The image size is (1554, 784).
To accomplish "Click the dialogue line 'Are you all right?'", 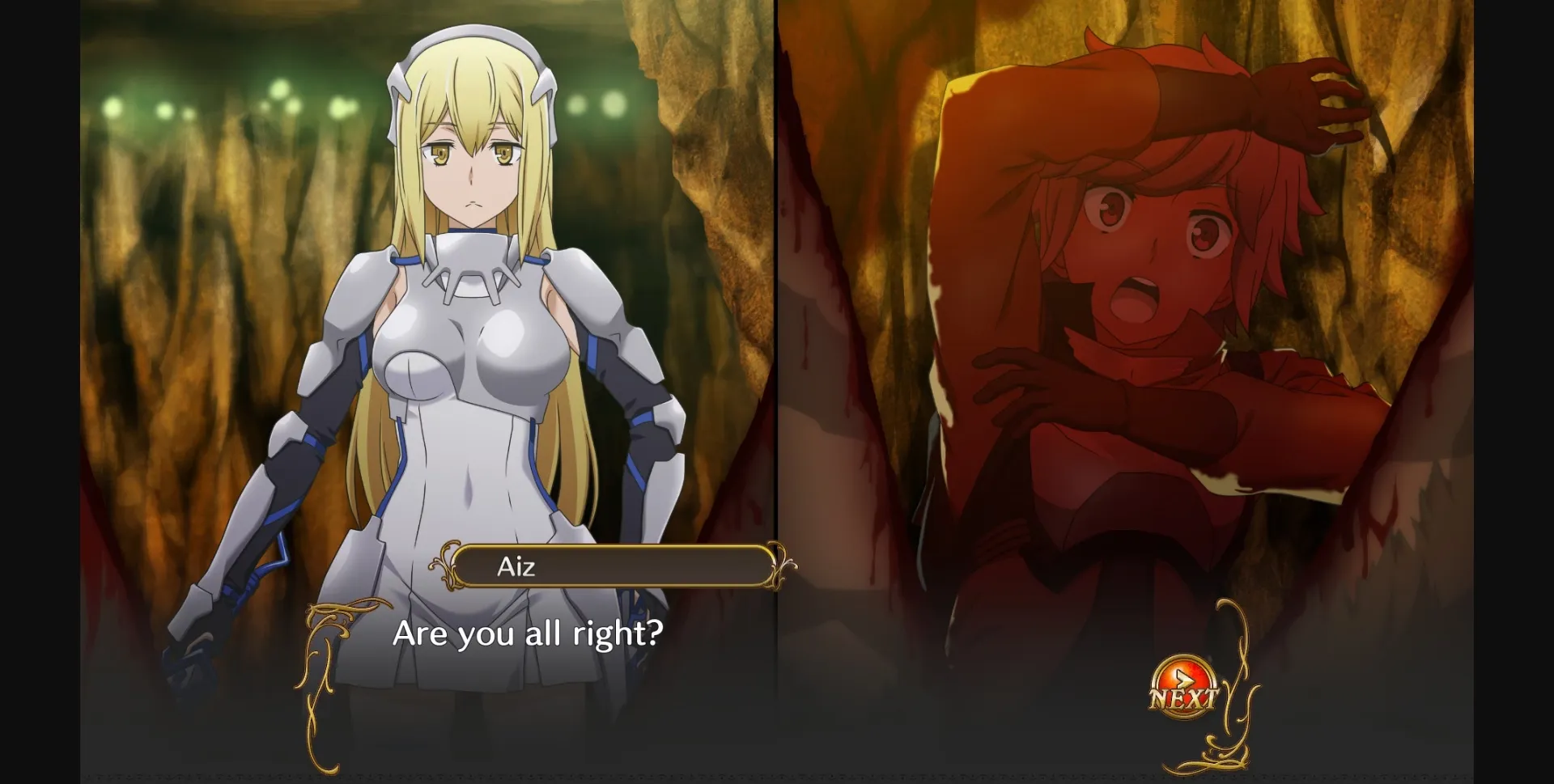I will click(530, 636).
